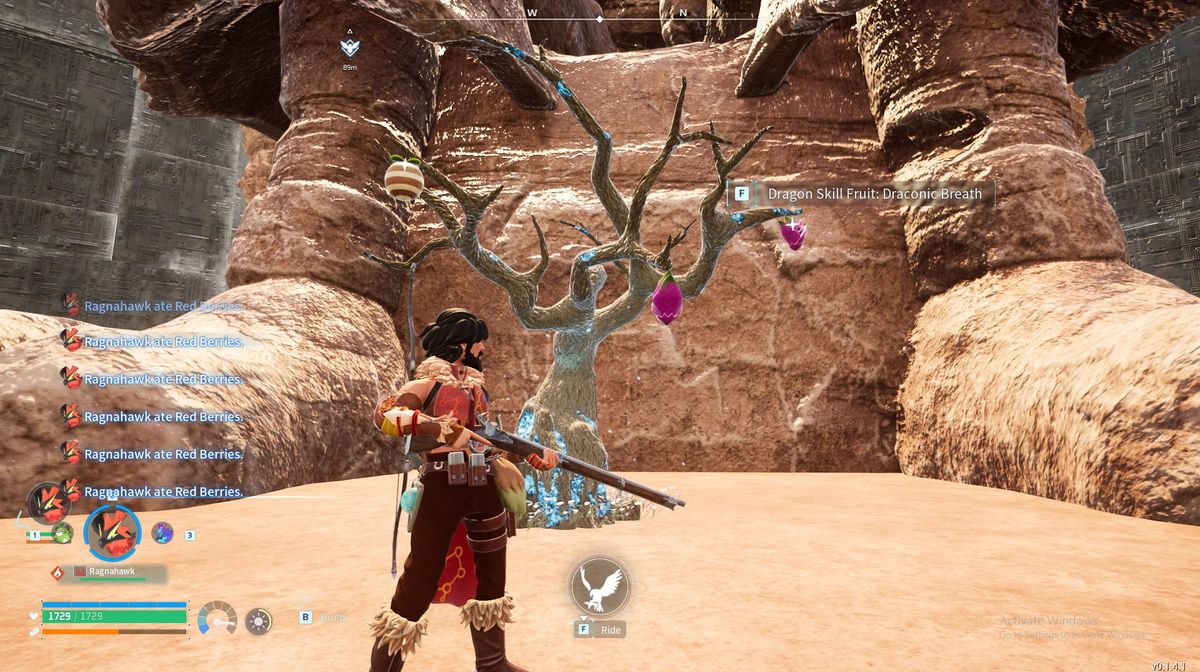1200x672 pixels.
Task: Click the temperature gauge dial
Action: point(217,619)
